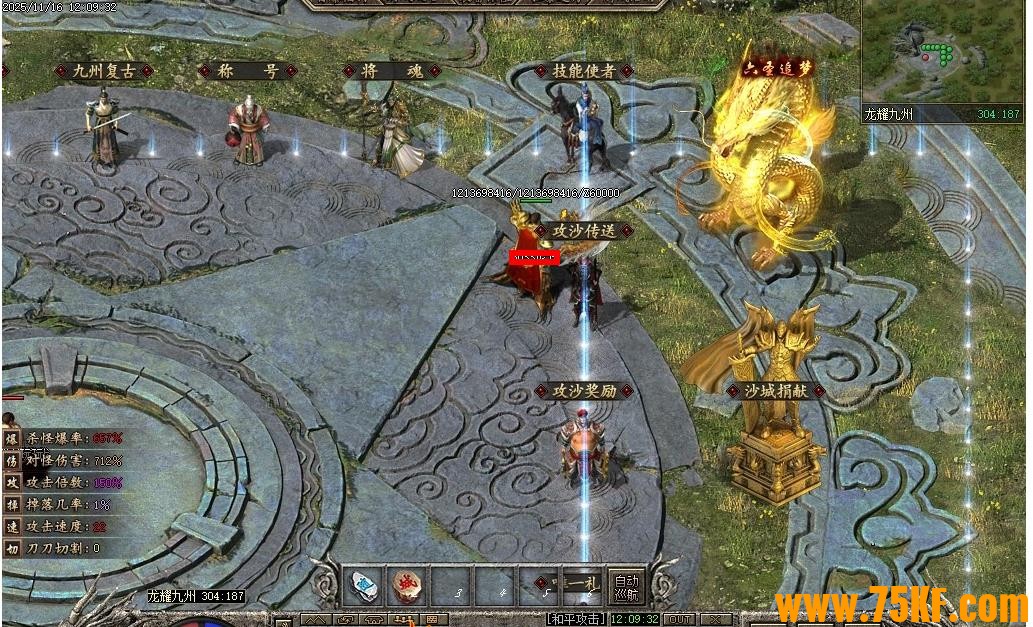Use the blue scroll in hotbar slot 1
This screenshot has width=1033, height=627.
point(363,586)
